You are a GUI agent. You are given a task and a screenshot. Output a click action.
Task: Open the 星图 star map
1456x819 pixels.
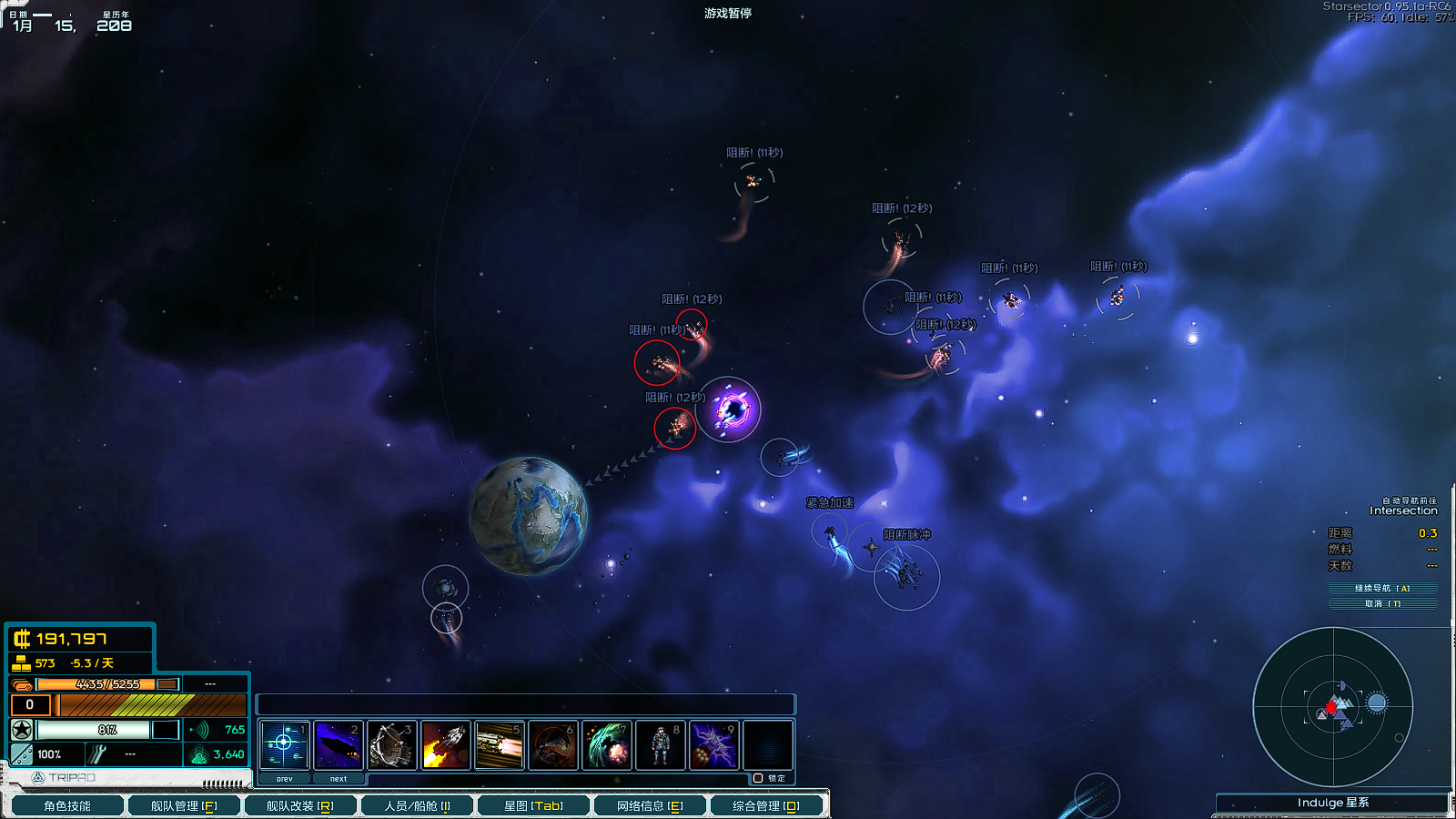point(533,805)
